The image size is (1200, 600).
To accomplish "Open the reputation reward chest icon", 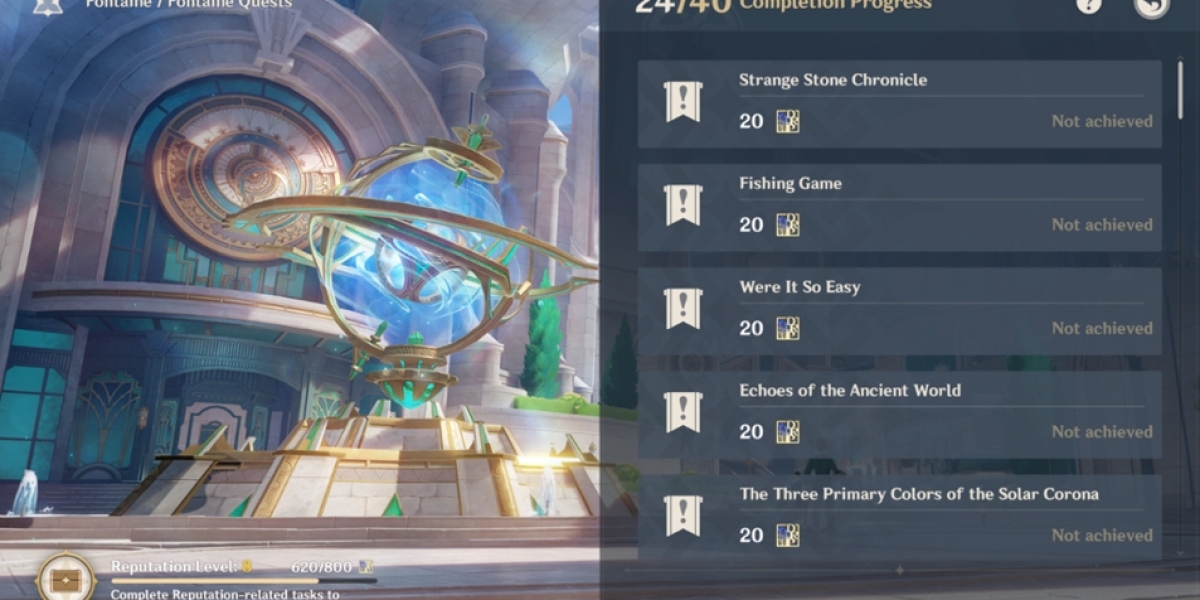I will pos(67,579).
